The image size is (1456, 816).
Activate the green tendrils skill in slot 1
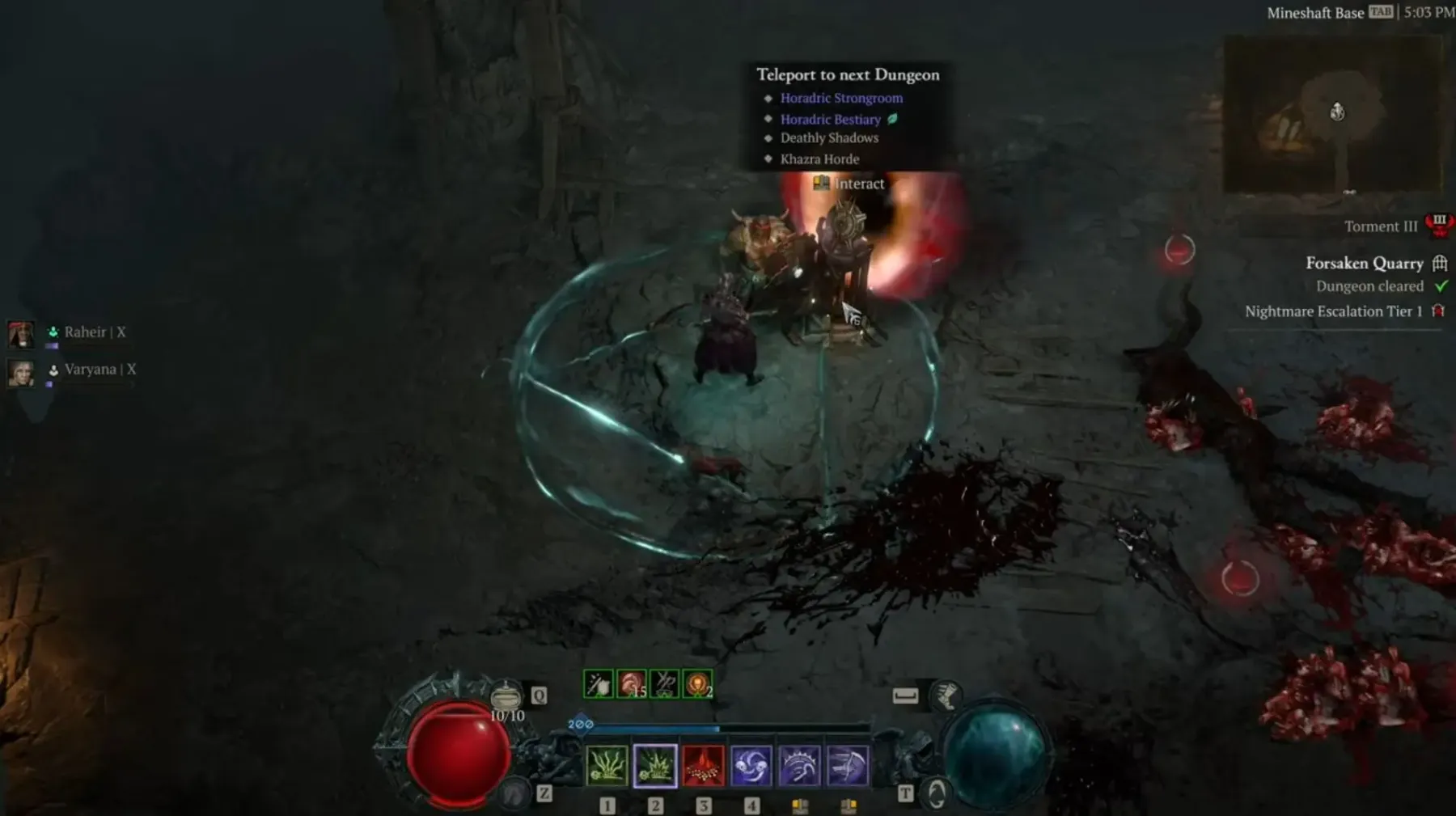(607, 766)
